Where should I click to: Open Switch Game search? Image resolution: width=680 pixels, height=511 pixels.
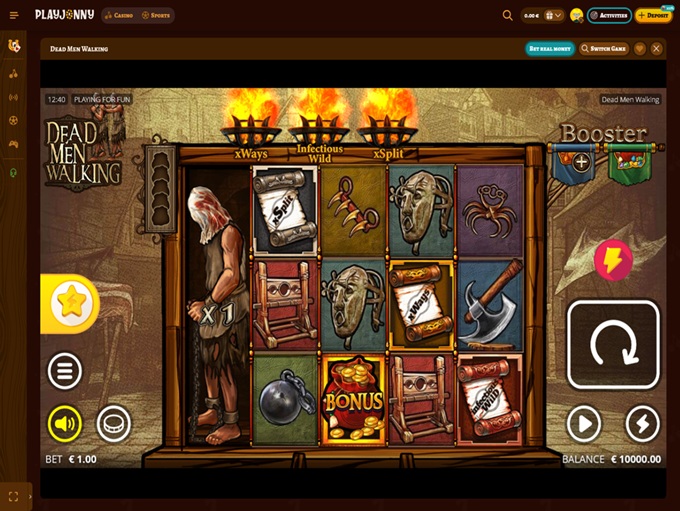click(x=605, y=48)
